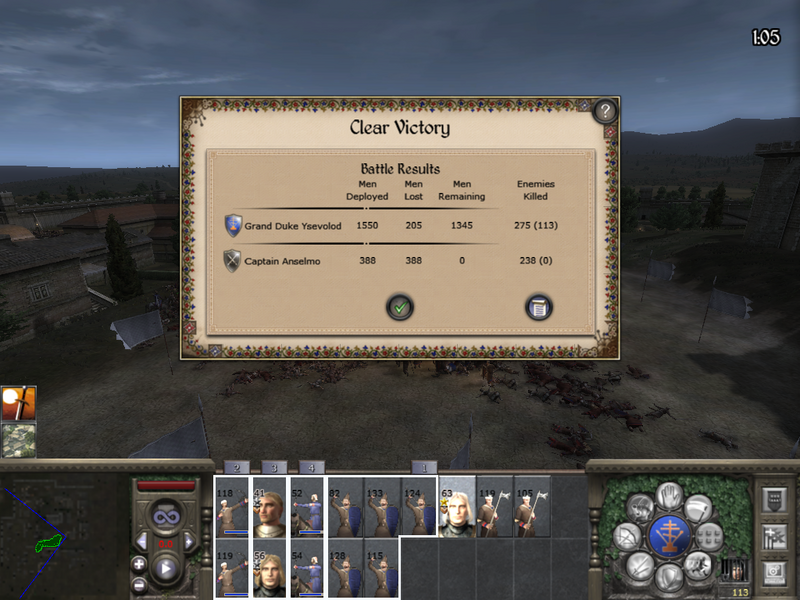Select the unit card with 54 men
Viewport: 800px width, 600px height.
pos(307,568)
